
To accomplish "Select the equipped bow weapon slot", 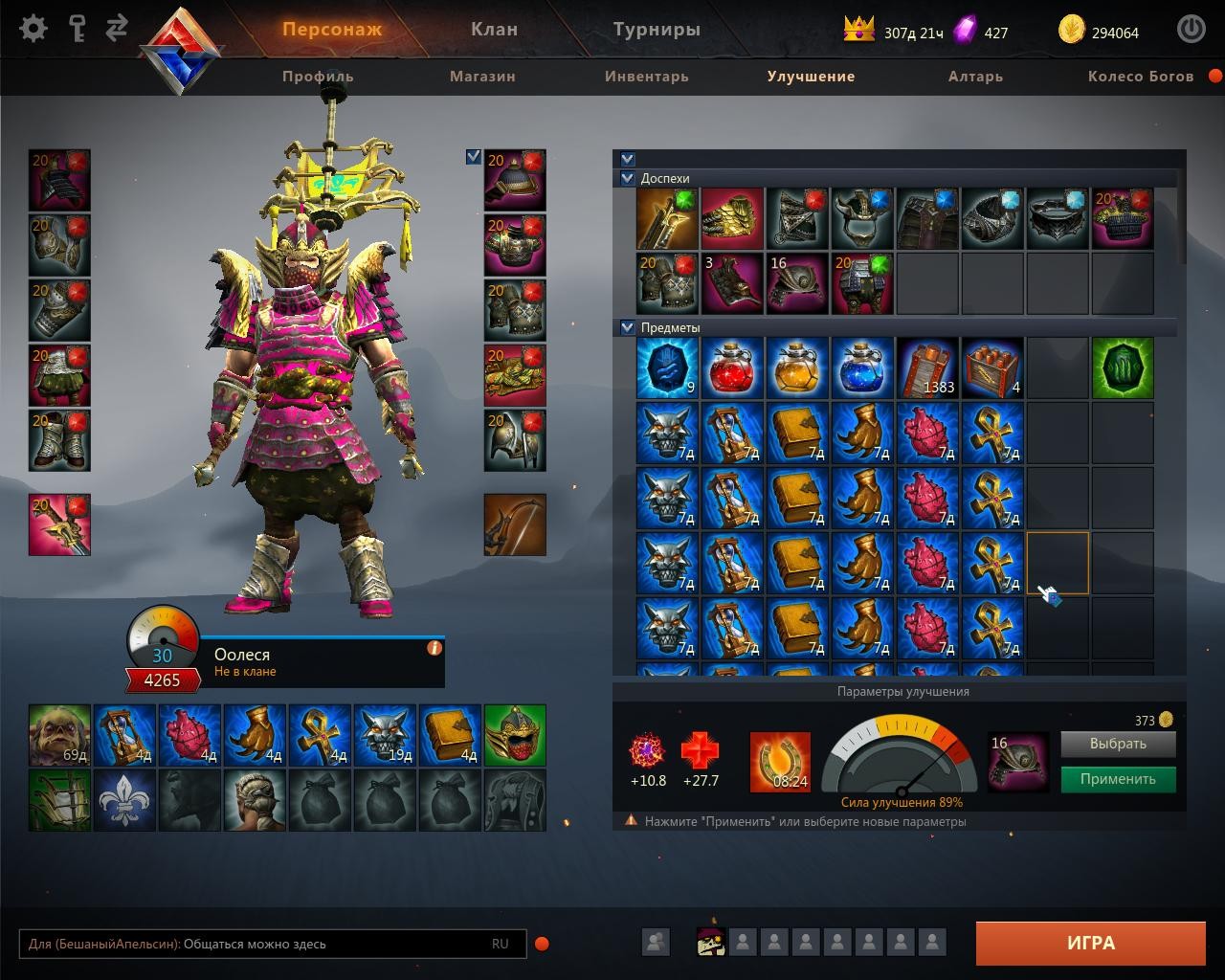I will 515,524.
